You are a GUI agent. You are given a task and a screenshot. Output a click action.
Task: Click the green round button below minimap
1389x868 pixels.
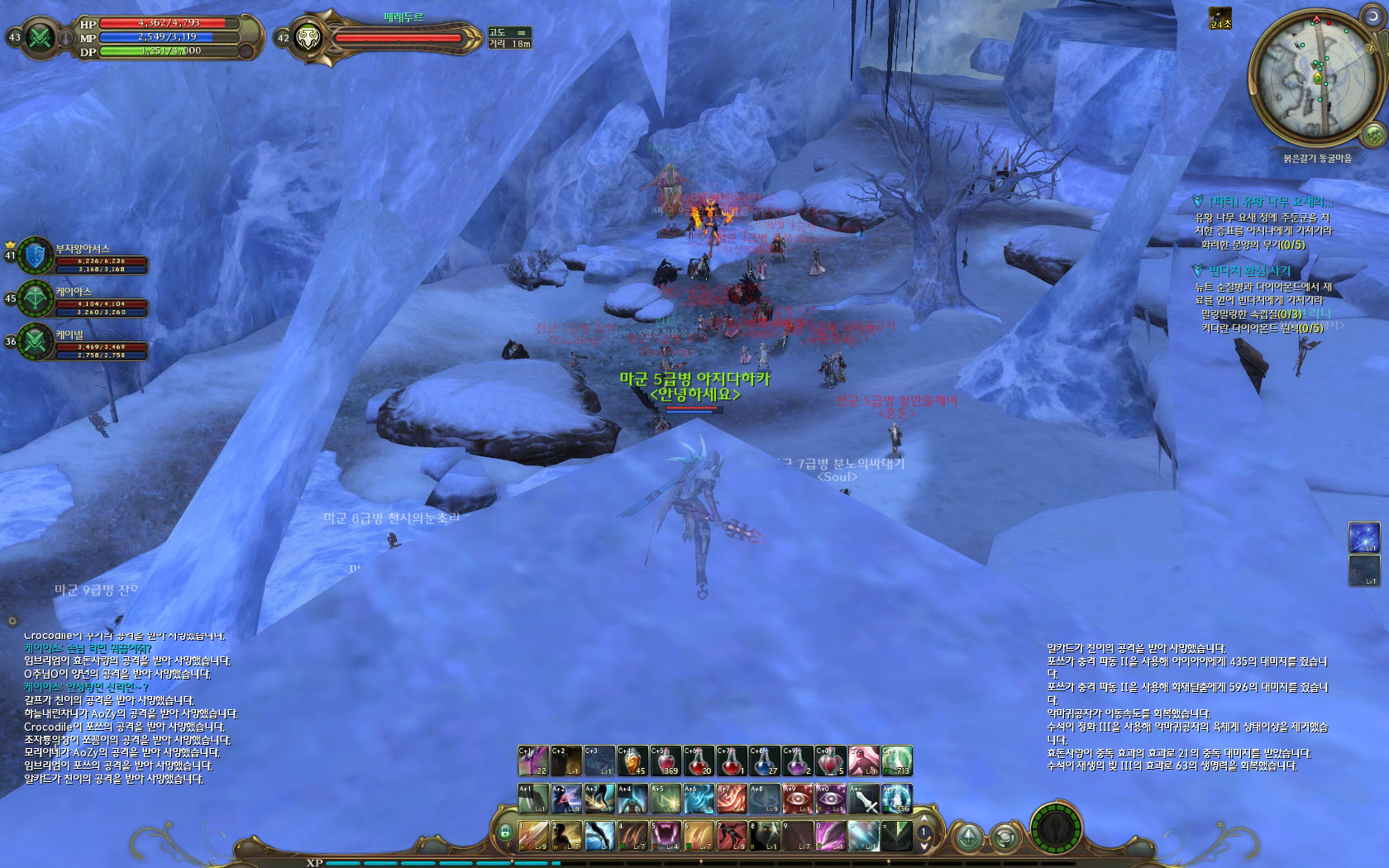(1373, 133)
